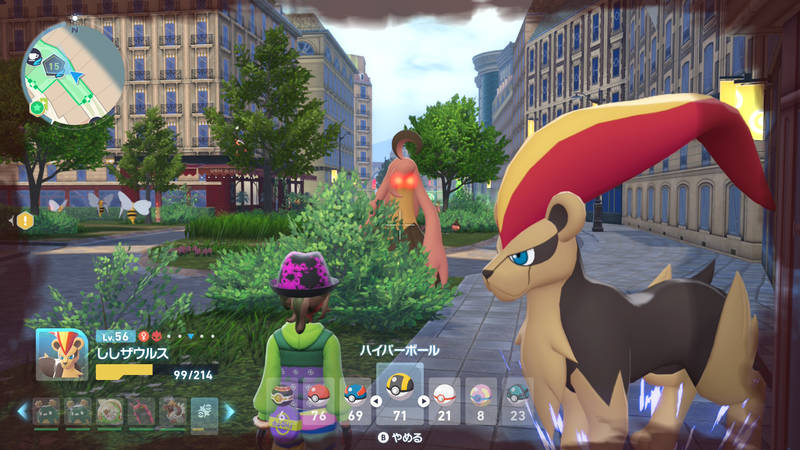Open the yellow exclamation notification icon
The height and width of the screenshot is (450, 800).
tap(24, 219)
